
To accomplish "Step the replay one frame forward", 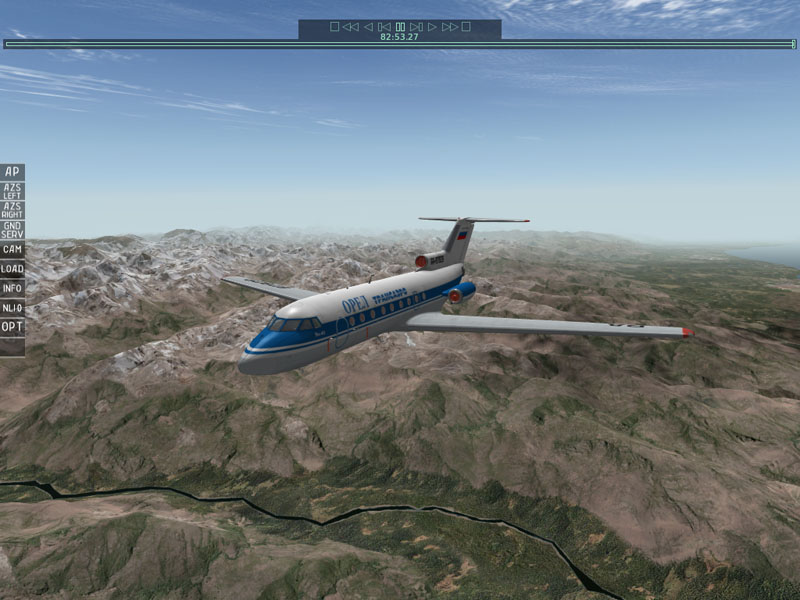I will pos(416,27).
